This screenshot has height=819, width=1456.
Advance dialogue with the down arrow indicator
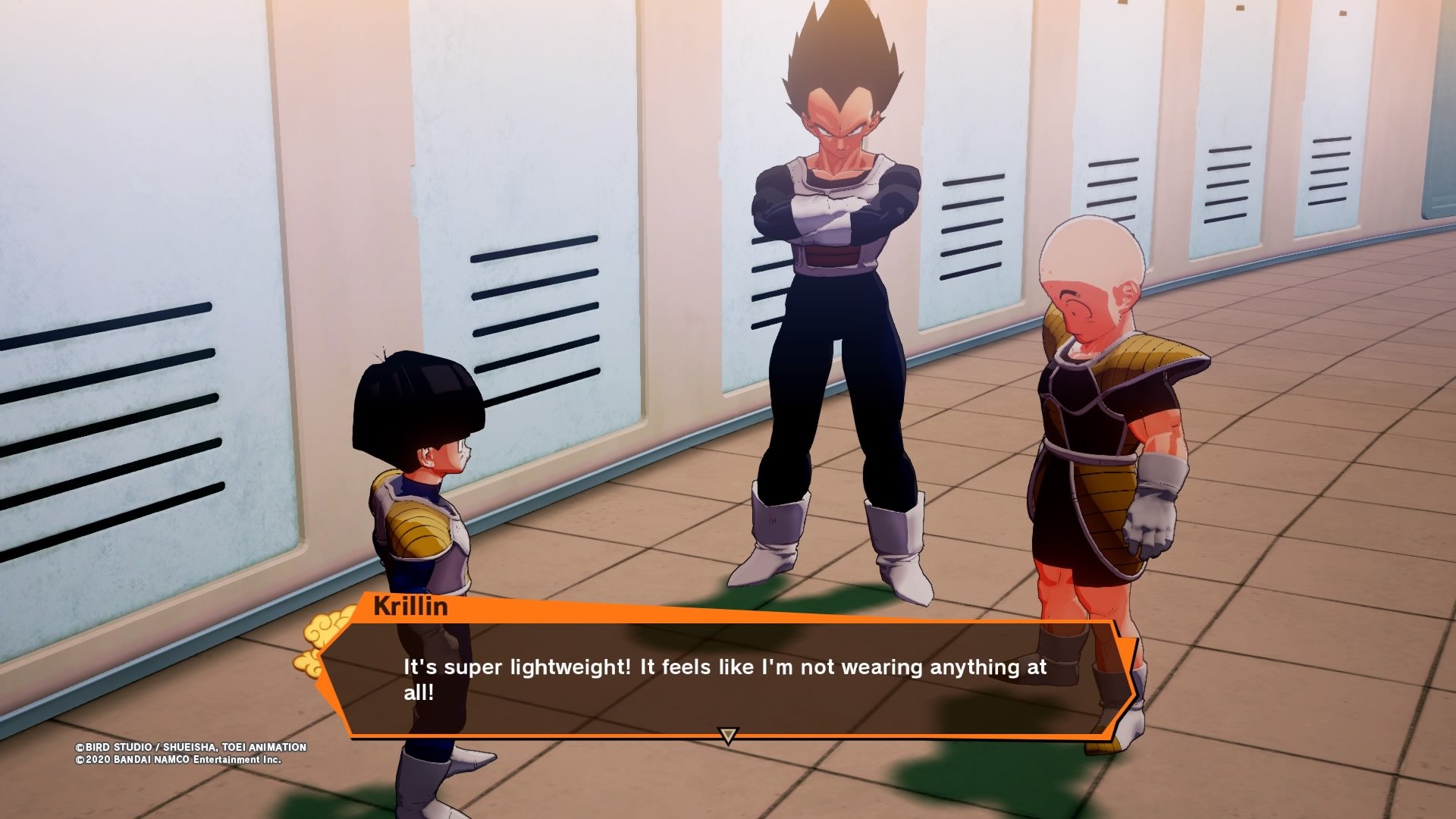[x=728, y=736]
